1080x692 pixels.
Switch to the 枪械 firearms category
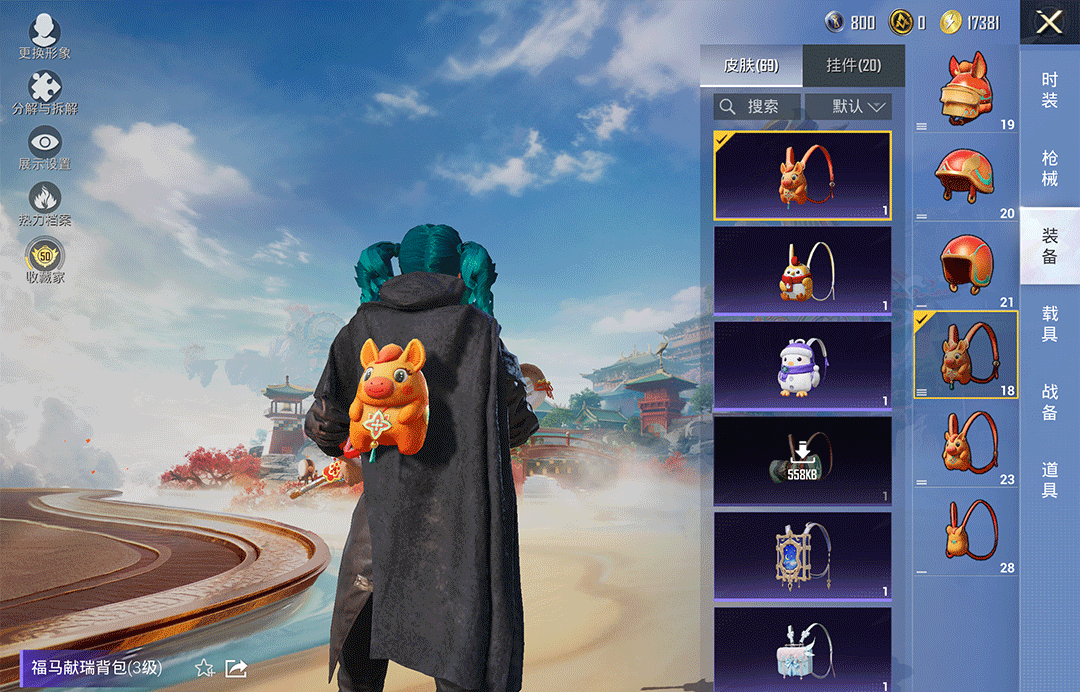click(x=1049, y=168)
